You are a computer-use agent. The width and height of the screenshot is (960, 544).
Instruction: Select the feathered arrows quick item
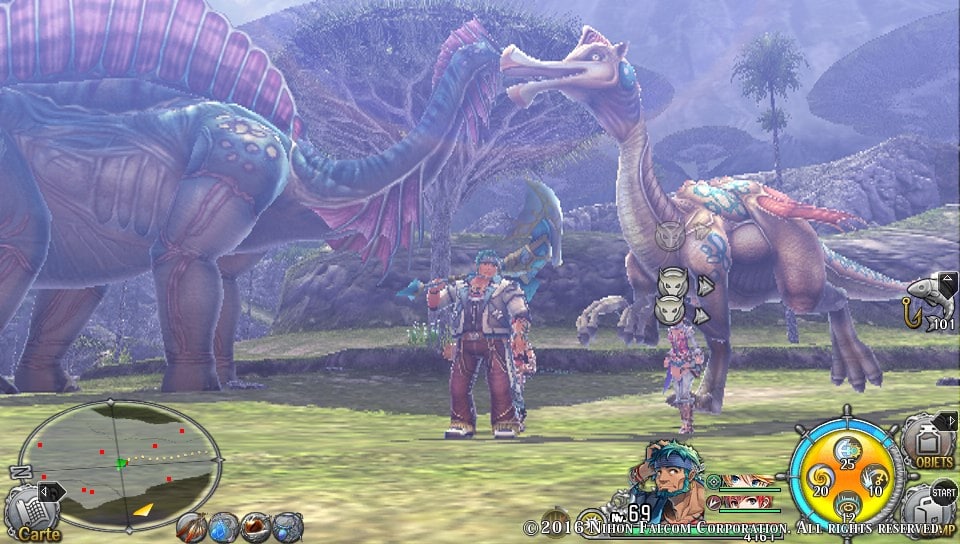click(x=191, y=526)
